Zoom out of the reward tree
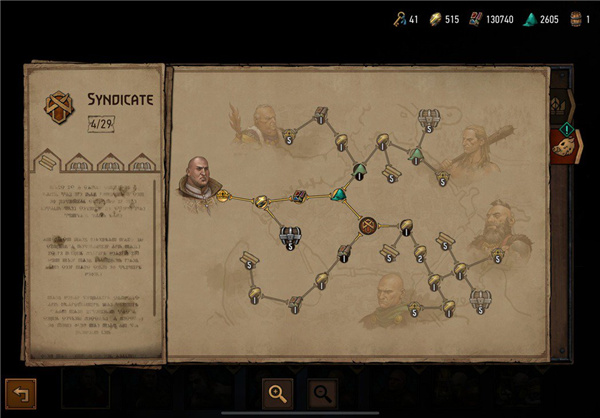 pyautogui.click(x=322, y=393)
